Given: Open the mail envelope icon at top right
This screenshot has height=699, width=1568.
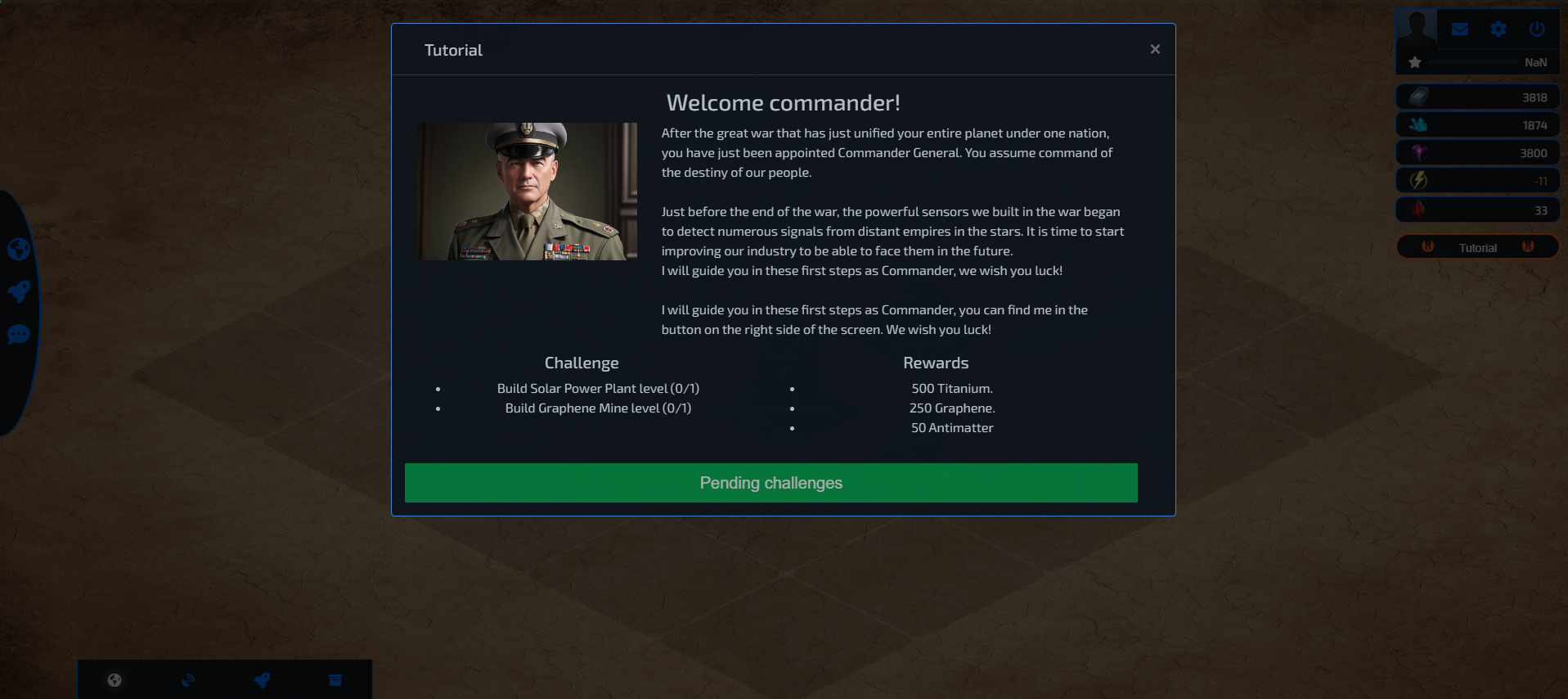Looking at the screenshot, I should (x=1459, y=29).
